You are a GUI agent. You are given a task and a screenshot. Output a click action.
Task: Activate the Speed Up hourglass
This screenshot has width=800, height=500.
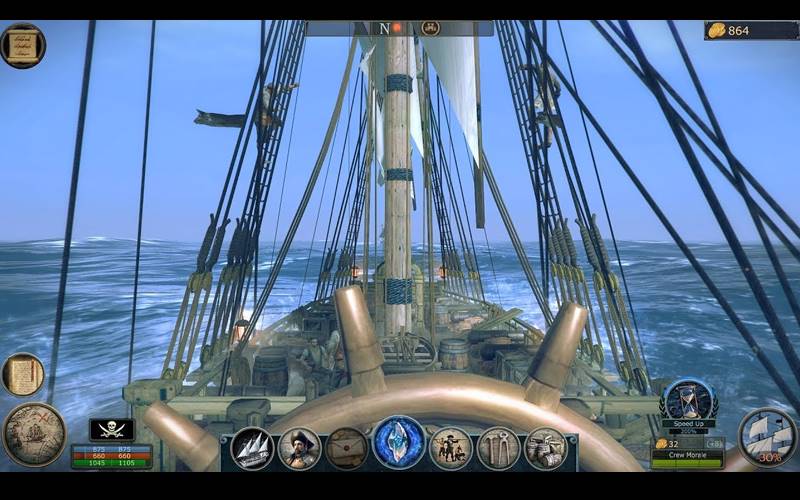tap(688, 401)
